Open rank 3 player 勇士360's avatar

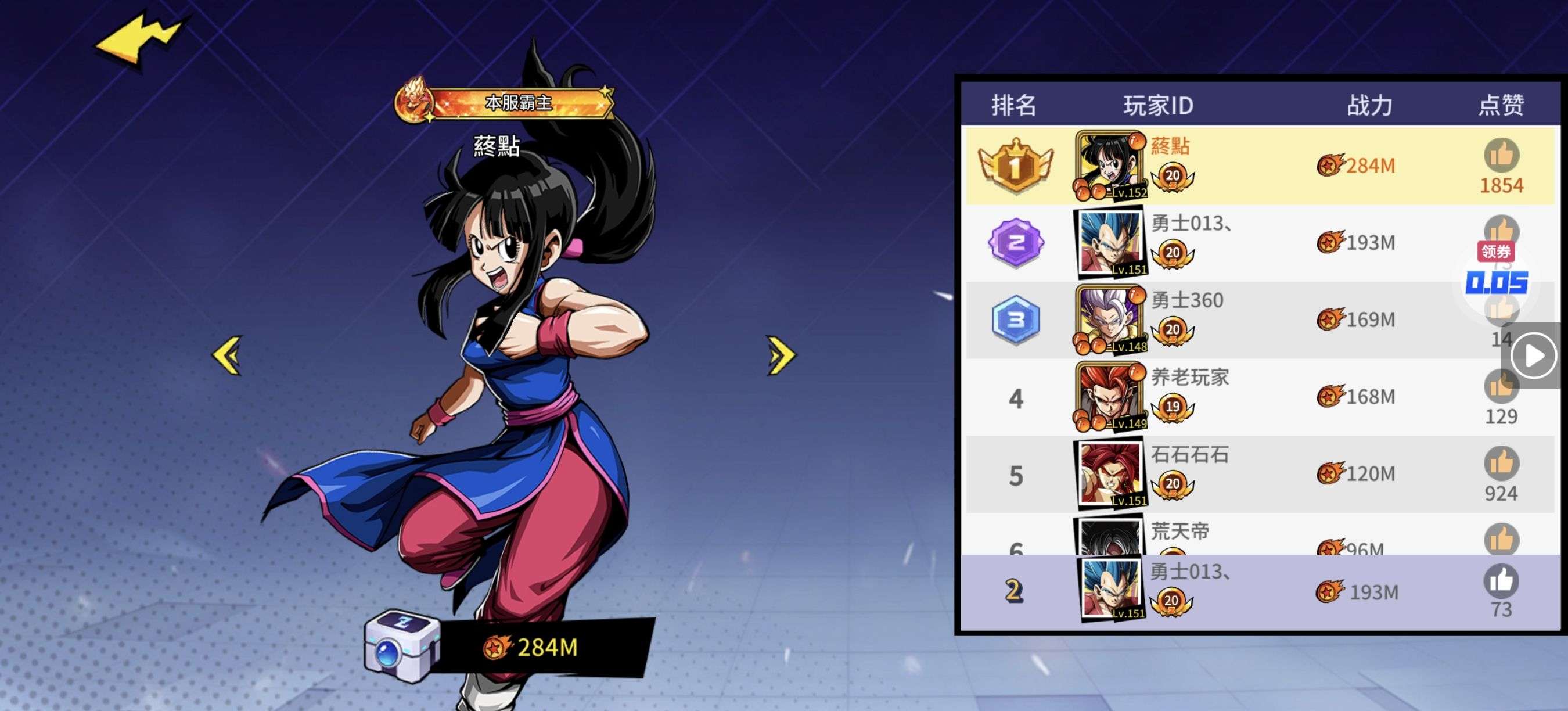point(1110,320)
